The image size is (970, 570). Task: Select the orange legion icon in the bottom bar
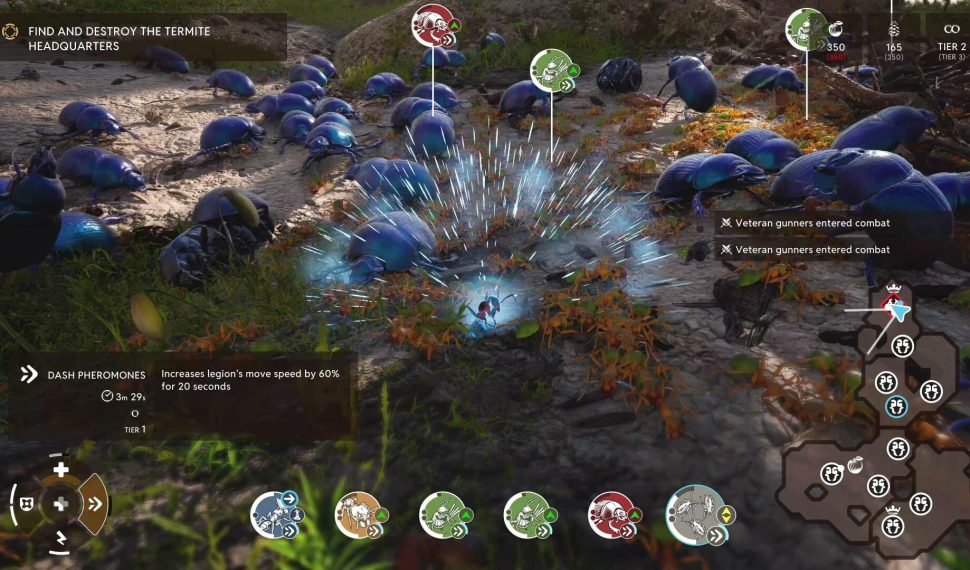(x=359, y=514)
